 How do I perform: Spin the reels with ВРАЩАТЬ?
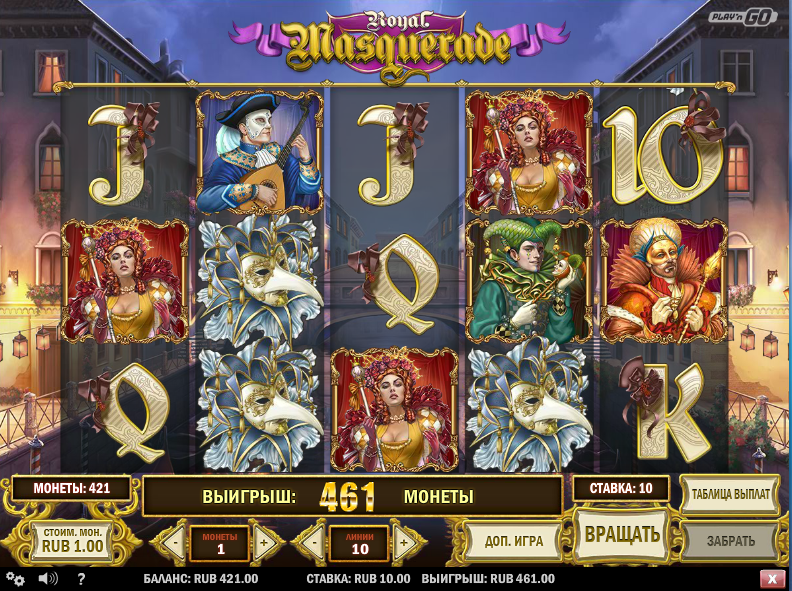point(621,534)
